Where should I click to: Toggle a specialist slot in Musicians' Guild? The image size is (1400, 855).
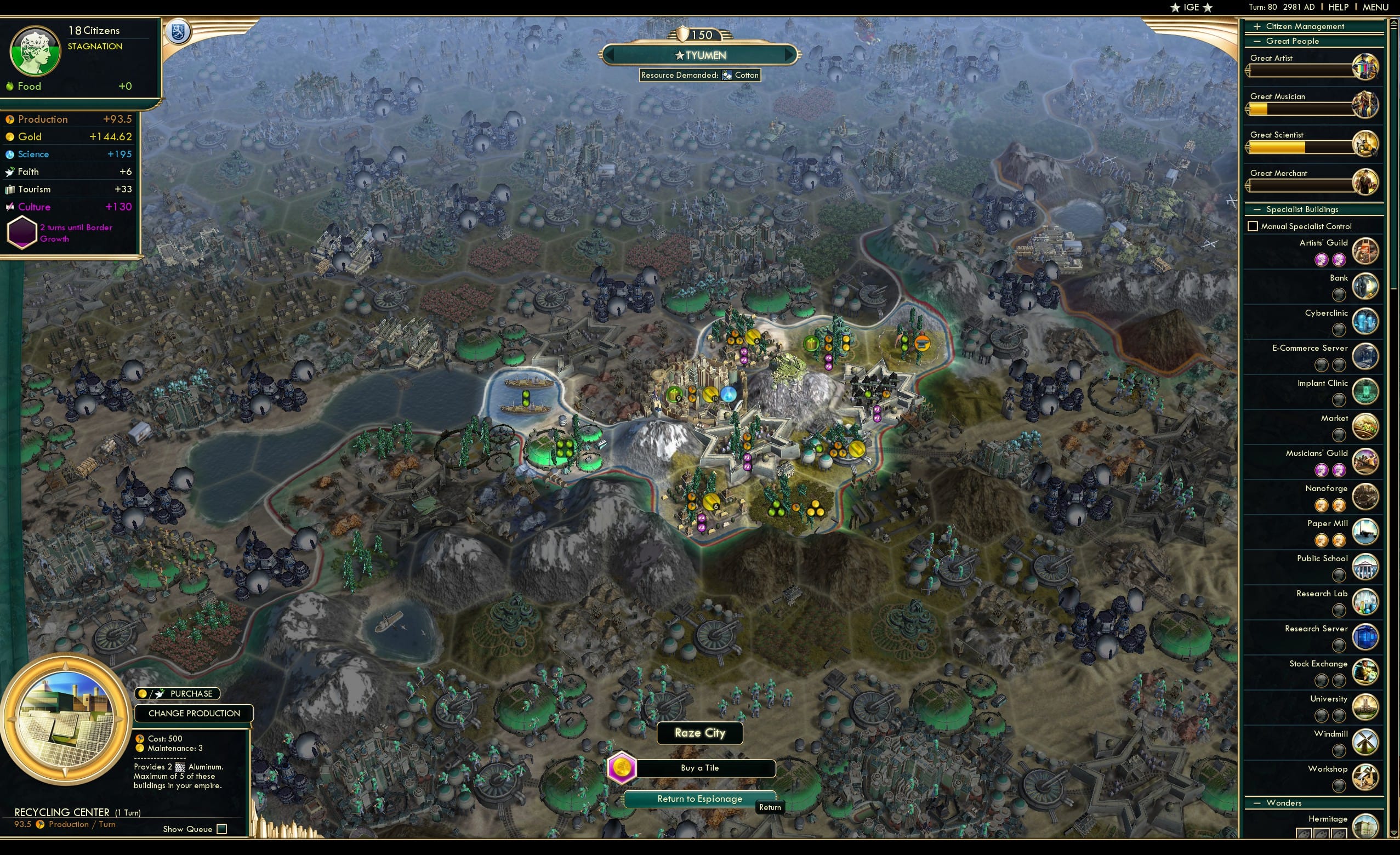(x=1321, y=470)
